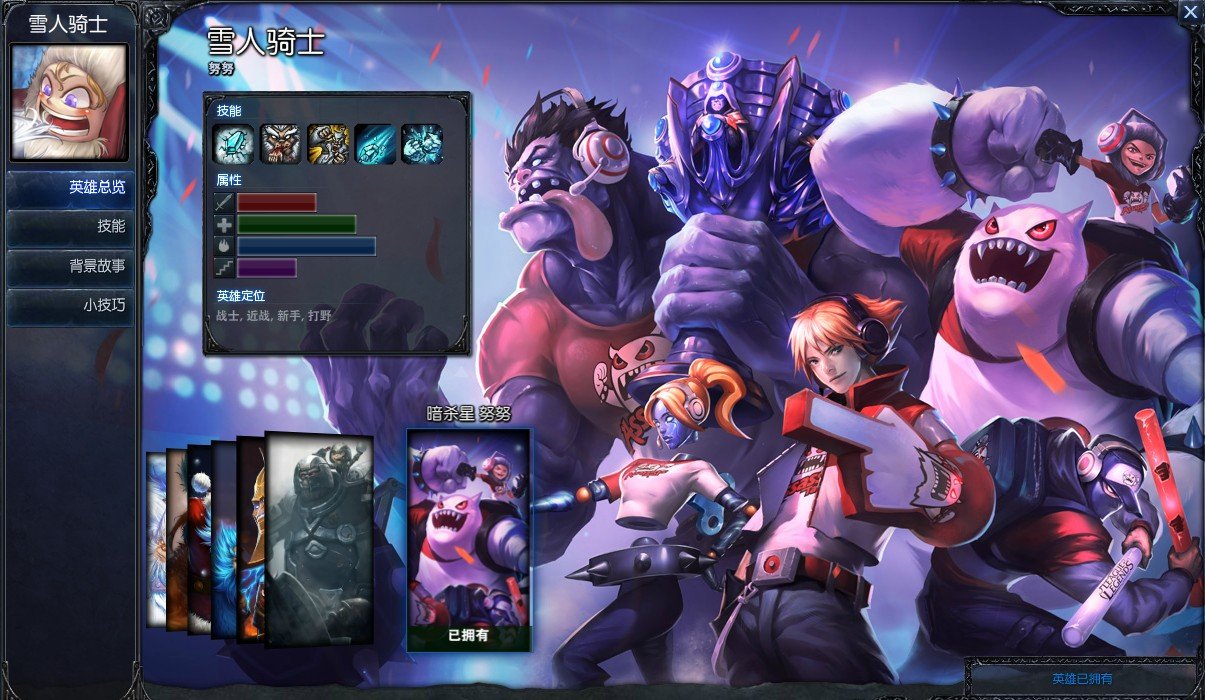
Task: Open the 英雄总览 overview tab
Action: pos(70,188)
